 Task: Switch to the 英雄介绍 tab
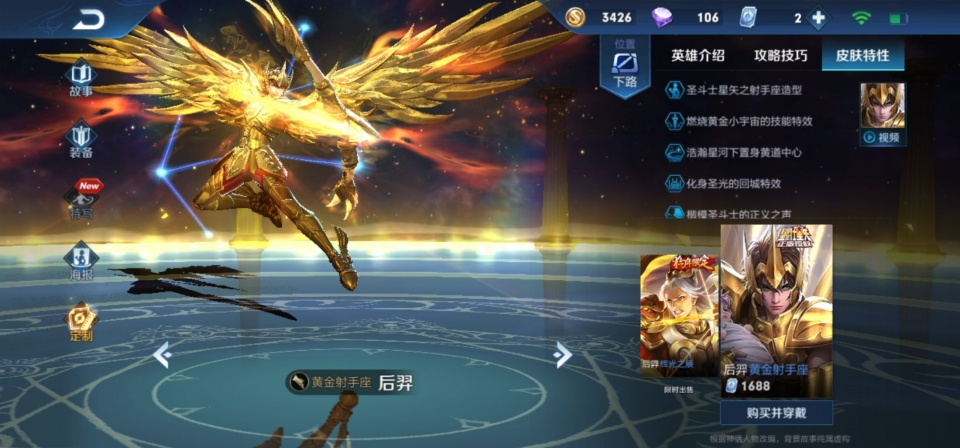click(698, 55)
